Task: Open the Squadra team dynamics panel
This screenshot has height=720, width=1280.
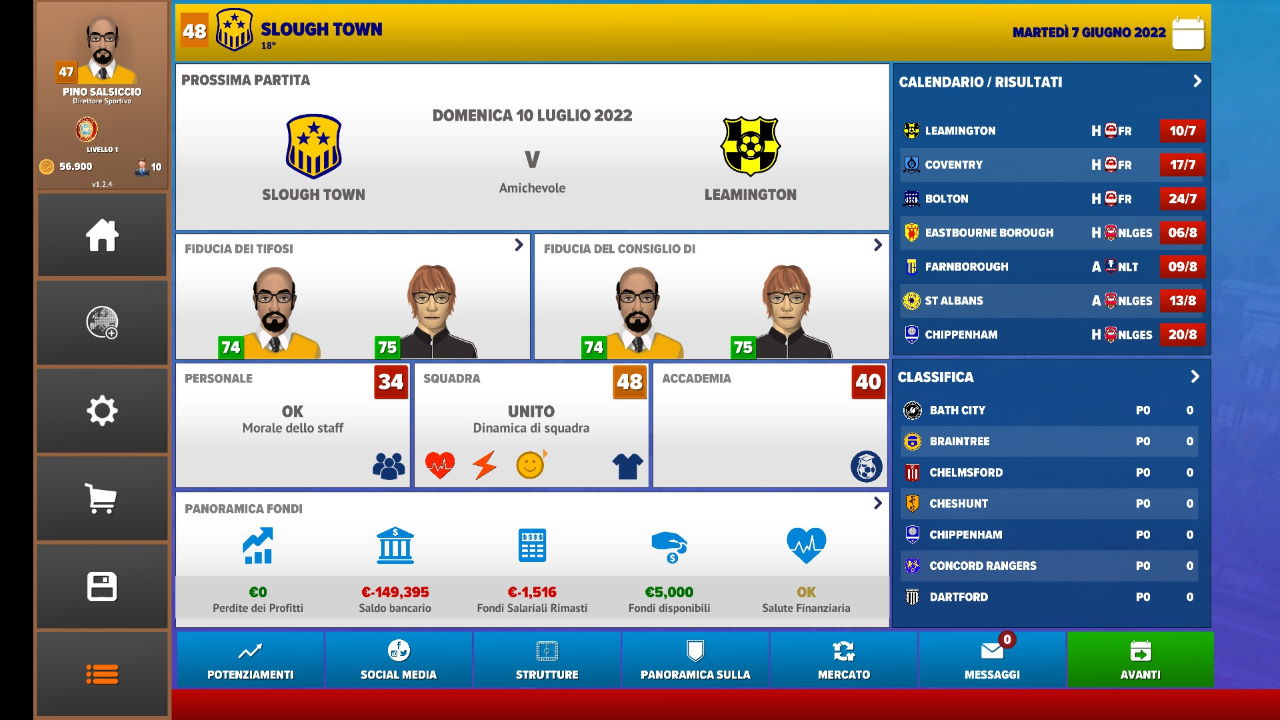Action: point(531,425)
